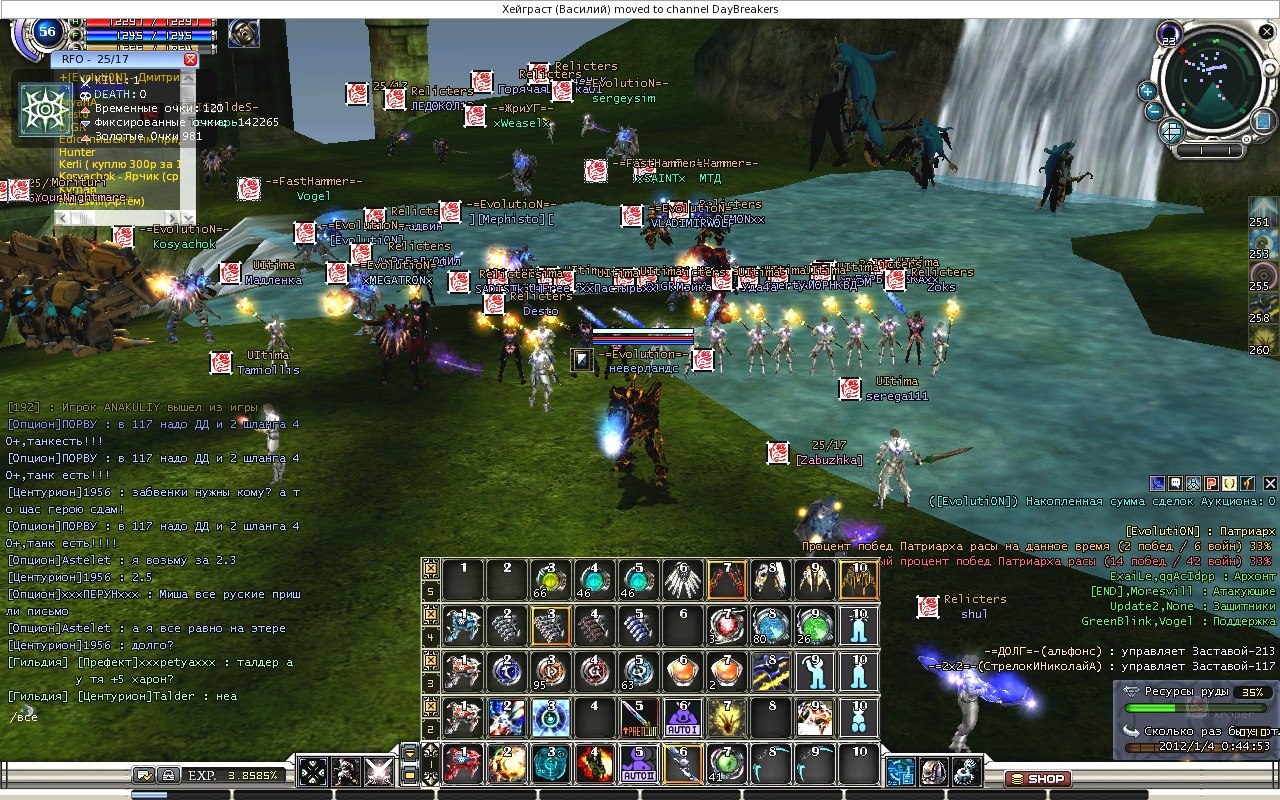Use the green potion with count 41
The height and width of the screenshot is (800, 1280).
click(727, 764)
